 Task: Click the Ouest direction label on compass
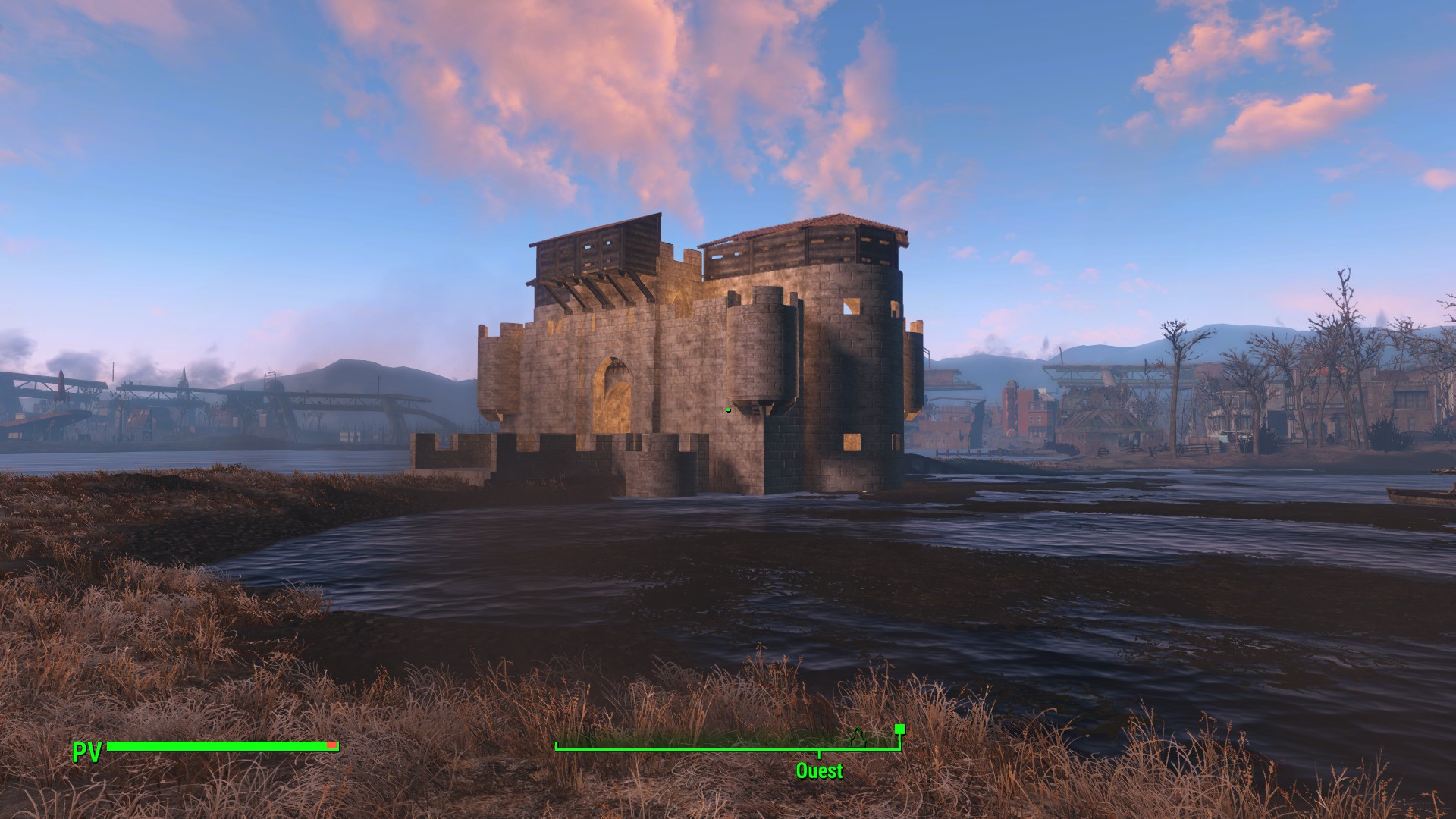tap(819, 771)
